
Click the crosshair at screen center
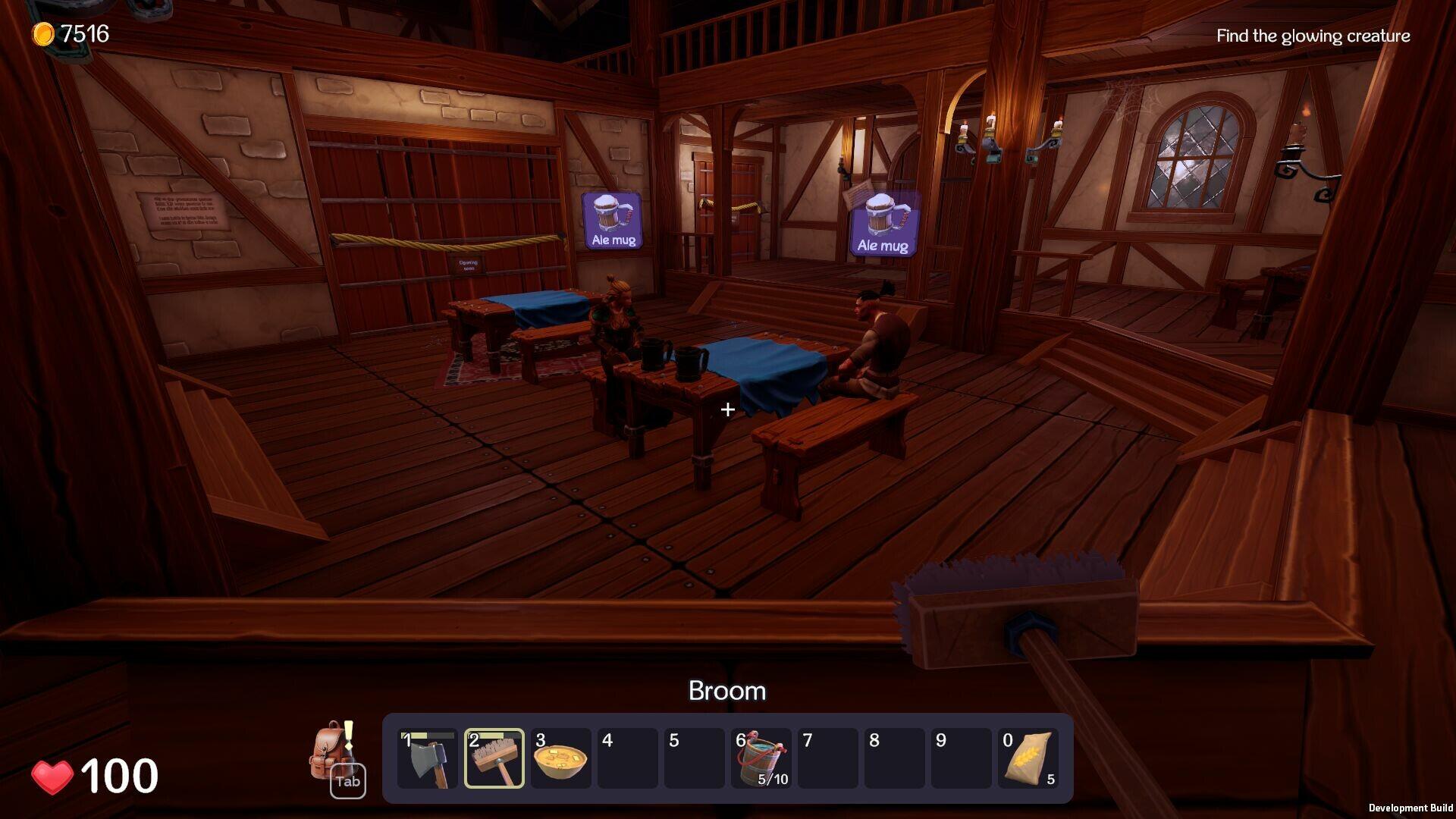tap(728, 409)
